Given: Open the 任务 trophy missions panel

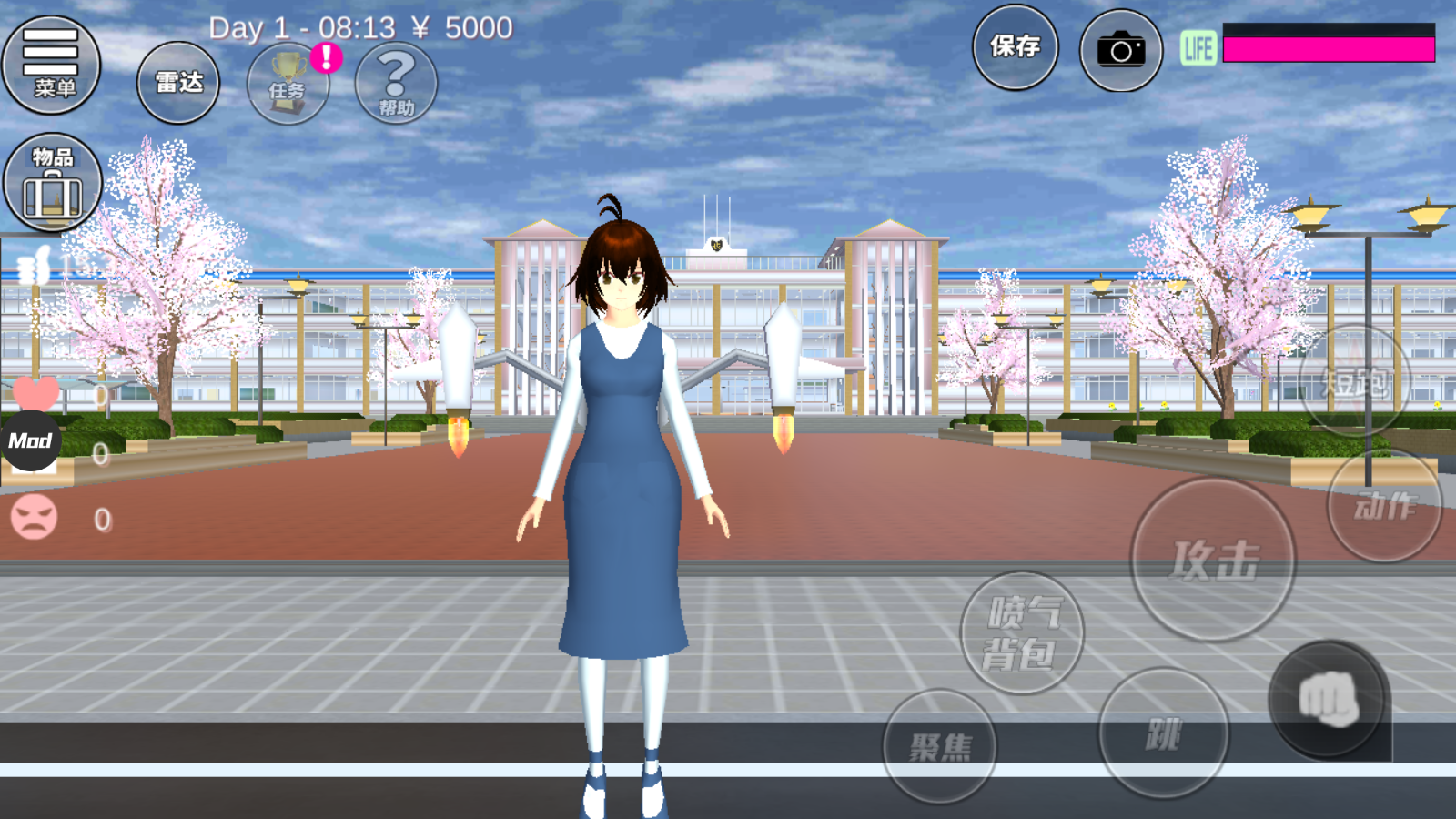Looking at the screenshot, I should 288,83.
